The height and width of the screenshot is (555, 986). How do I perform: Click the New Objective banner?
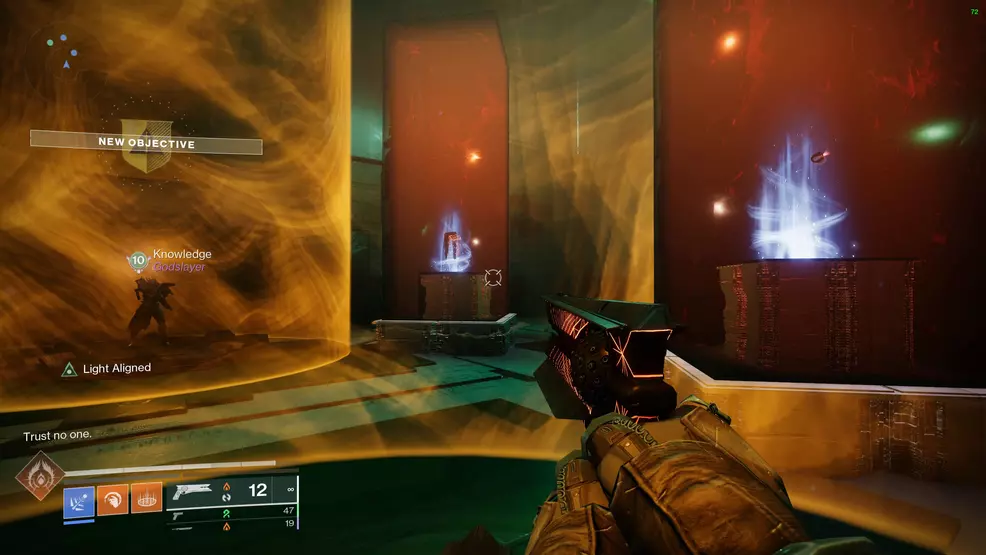click(146, 143)
